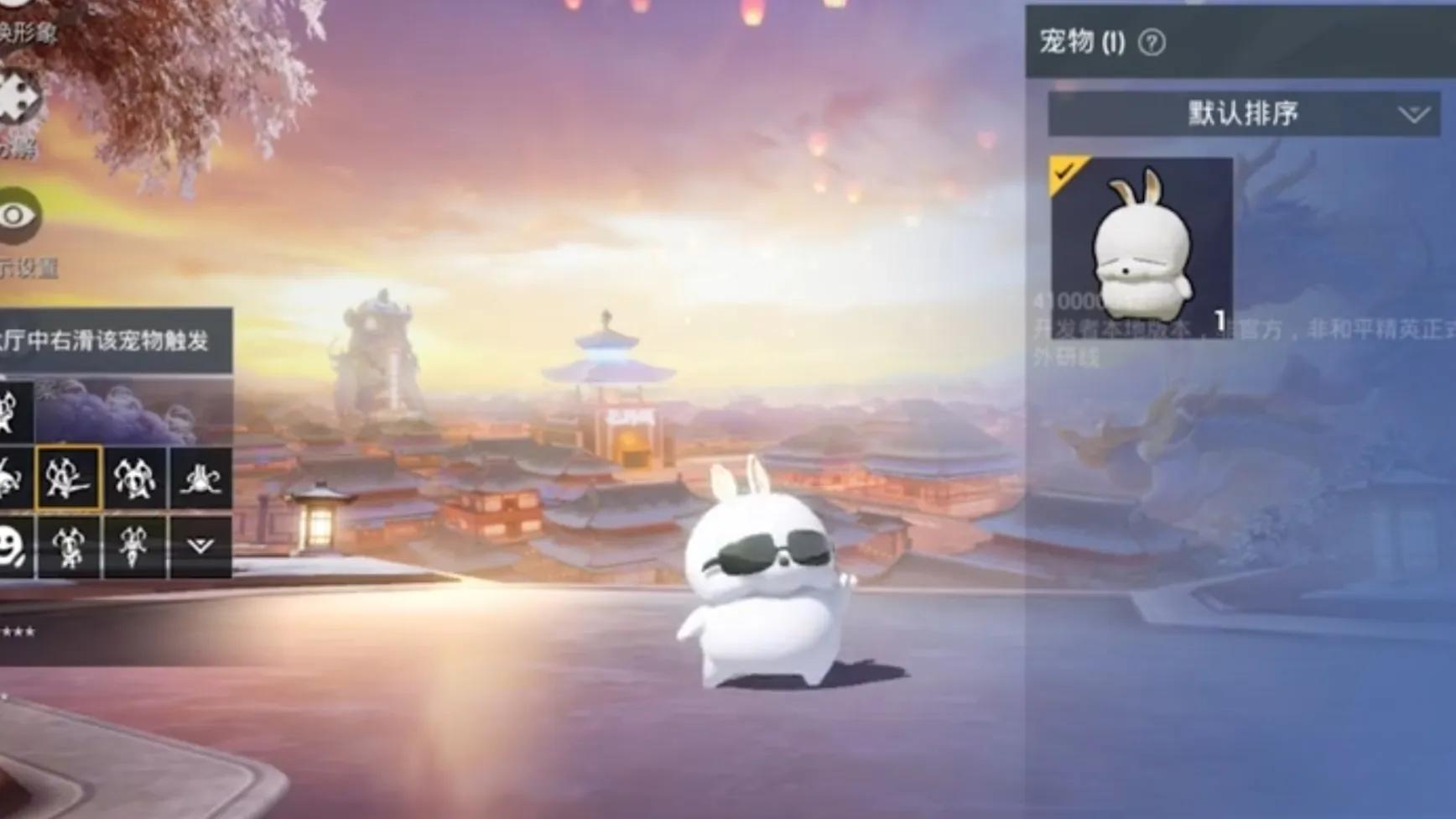Image resolution: width=1456 pixels, height=819 pixels.
Task: Select the white rabbit pet thumbnail
Action: point(1141,248)
